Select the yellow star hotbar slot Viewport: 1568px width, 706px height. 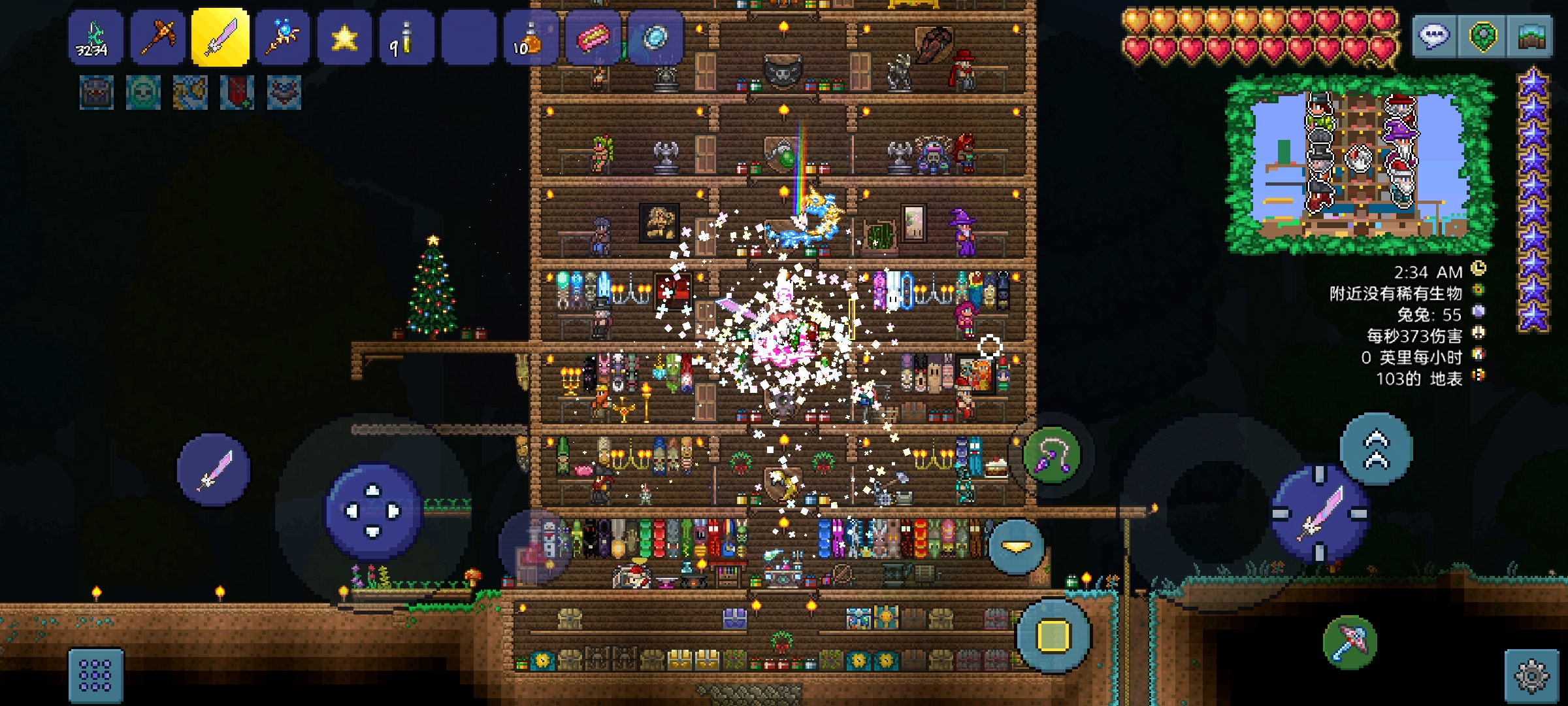click(x=344, y=38)
